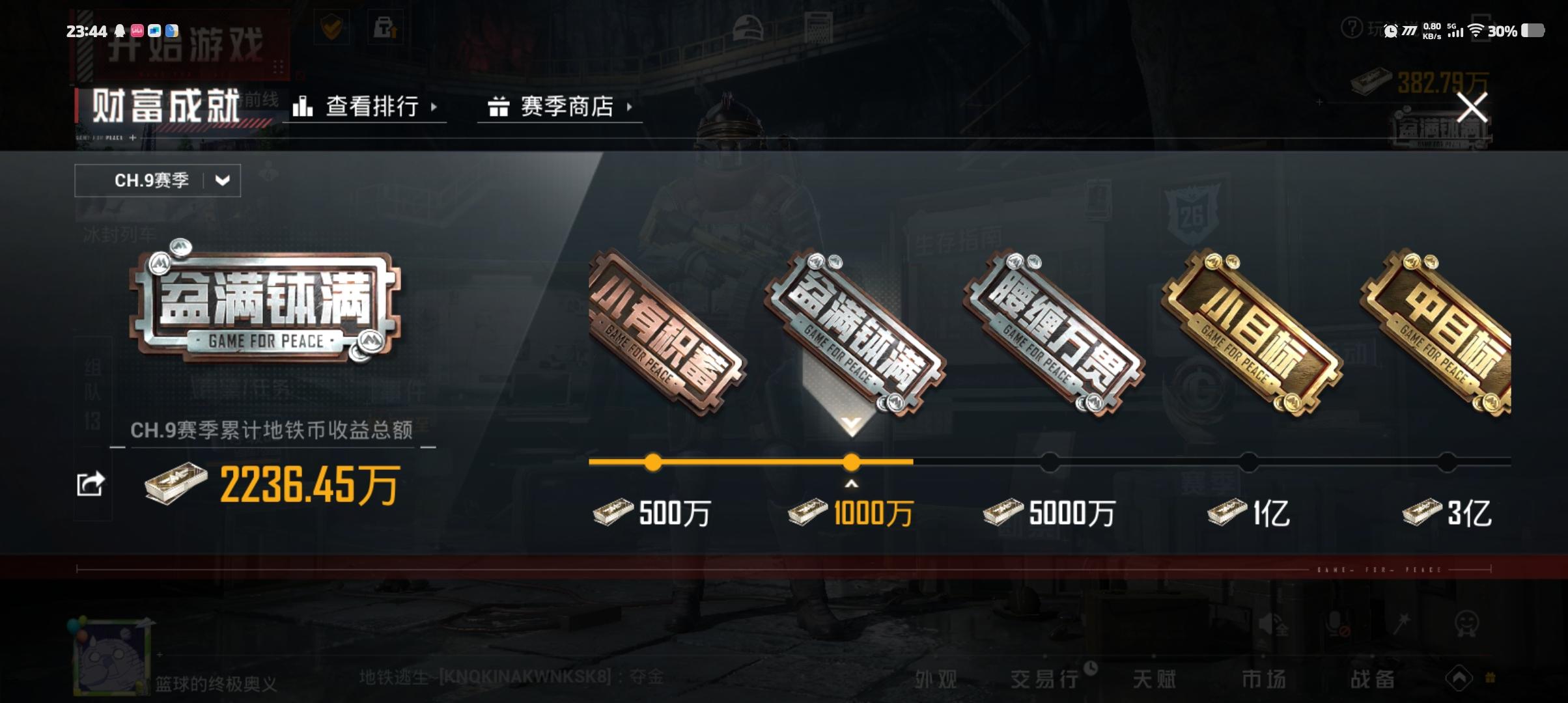Click the bar-chart icon before 查看排行
The width and height of the screenshot is (1568, 703).
coord(303,107)
